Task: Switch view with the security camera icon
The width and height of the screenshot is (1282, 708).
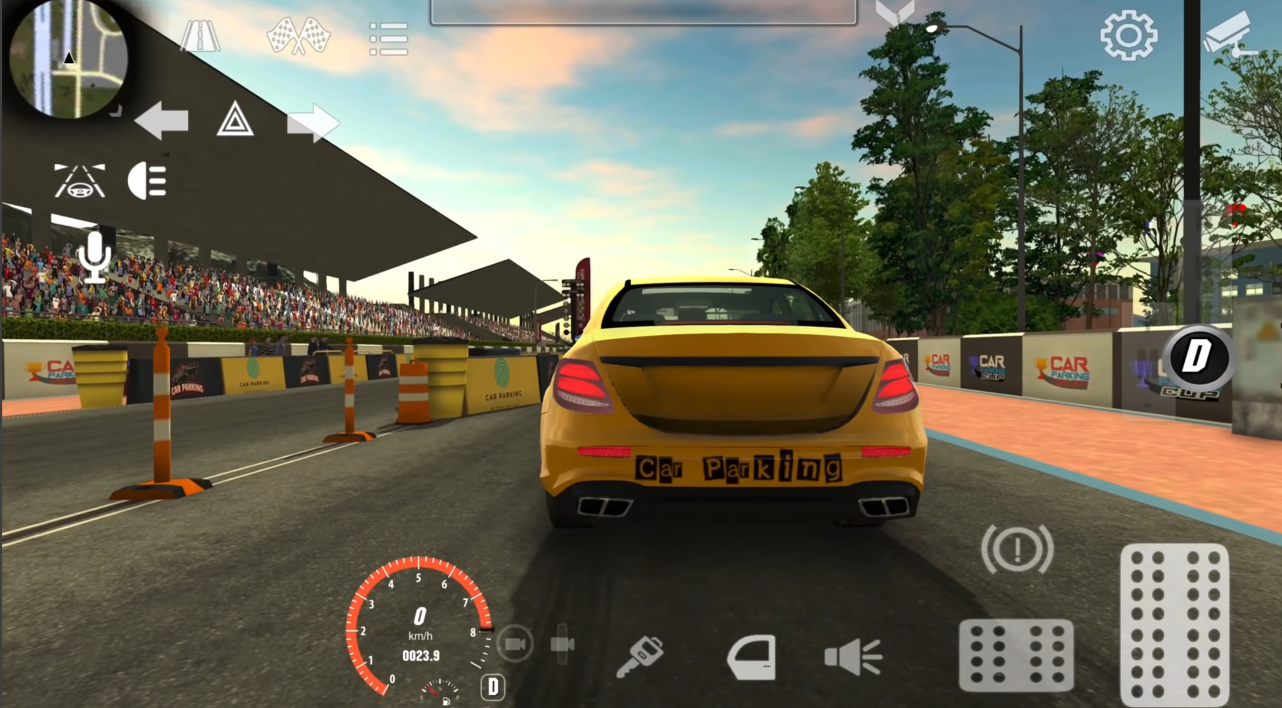Action: coord(1226,33)
